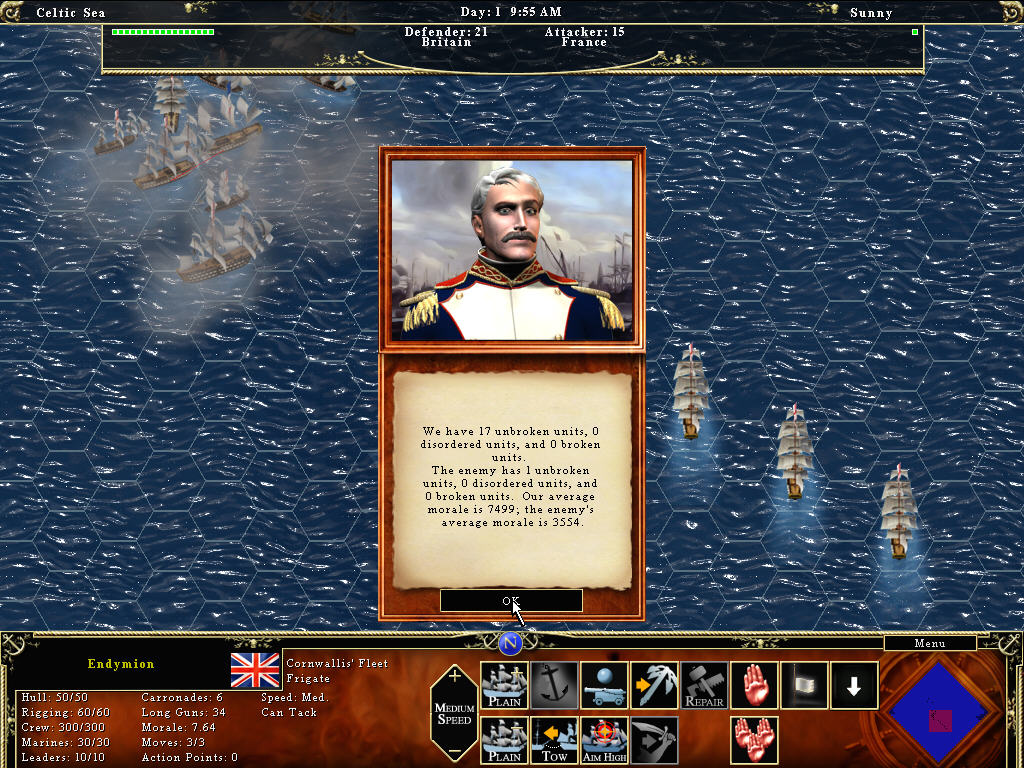Activate the single red hand command

[x=755, y=686]
